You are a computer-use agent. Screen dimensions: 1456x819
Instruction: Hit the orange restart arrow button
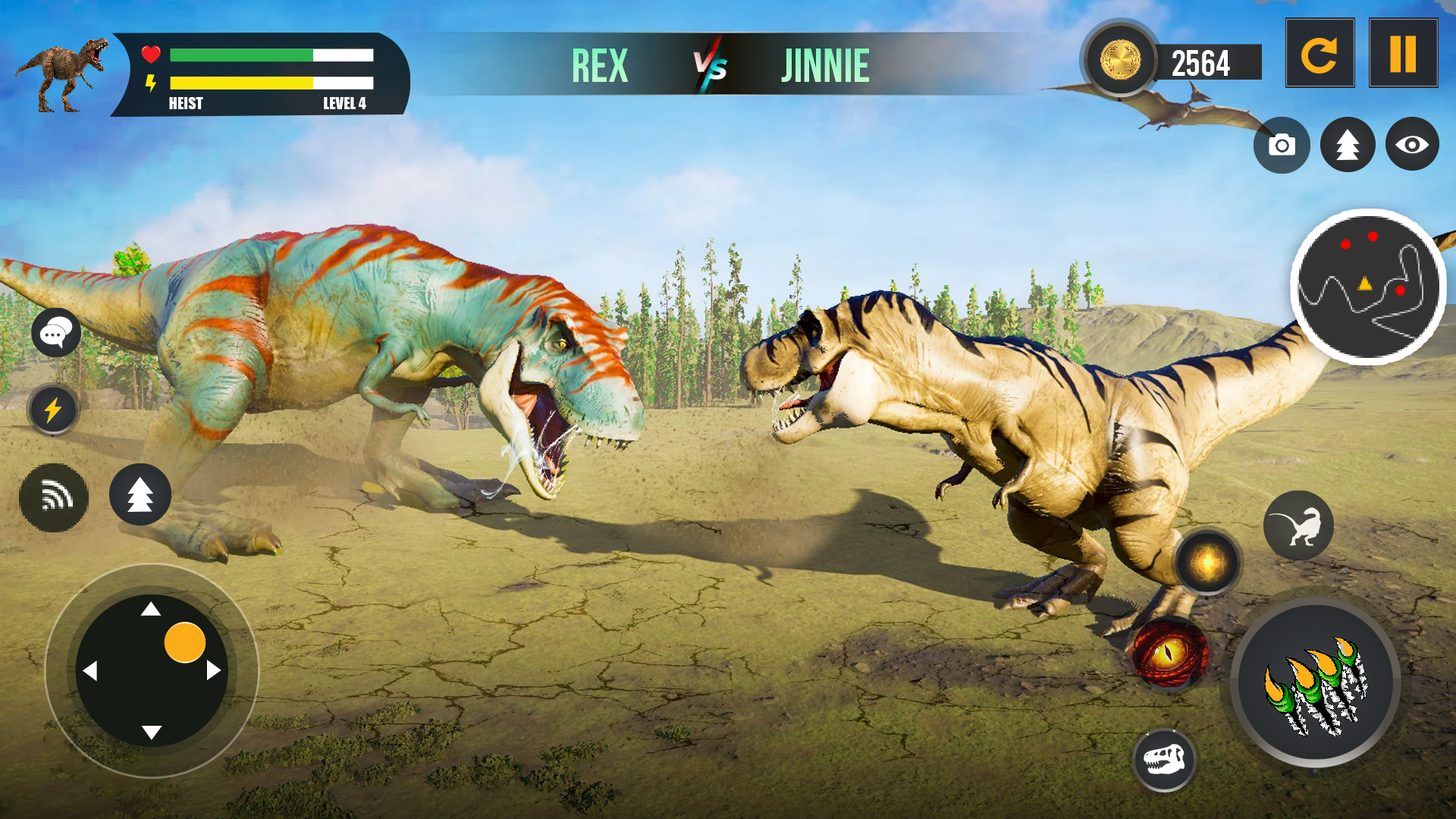pos(1319,54)
